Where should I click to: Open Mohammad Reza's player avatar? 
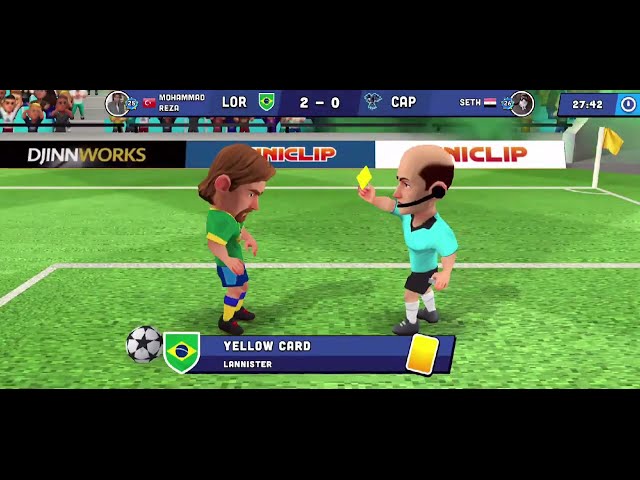tap(117, 103)
